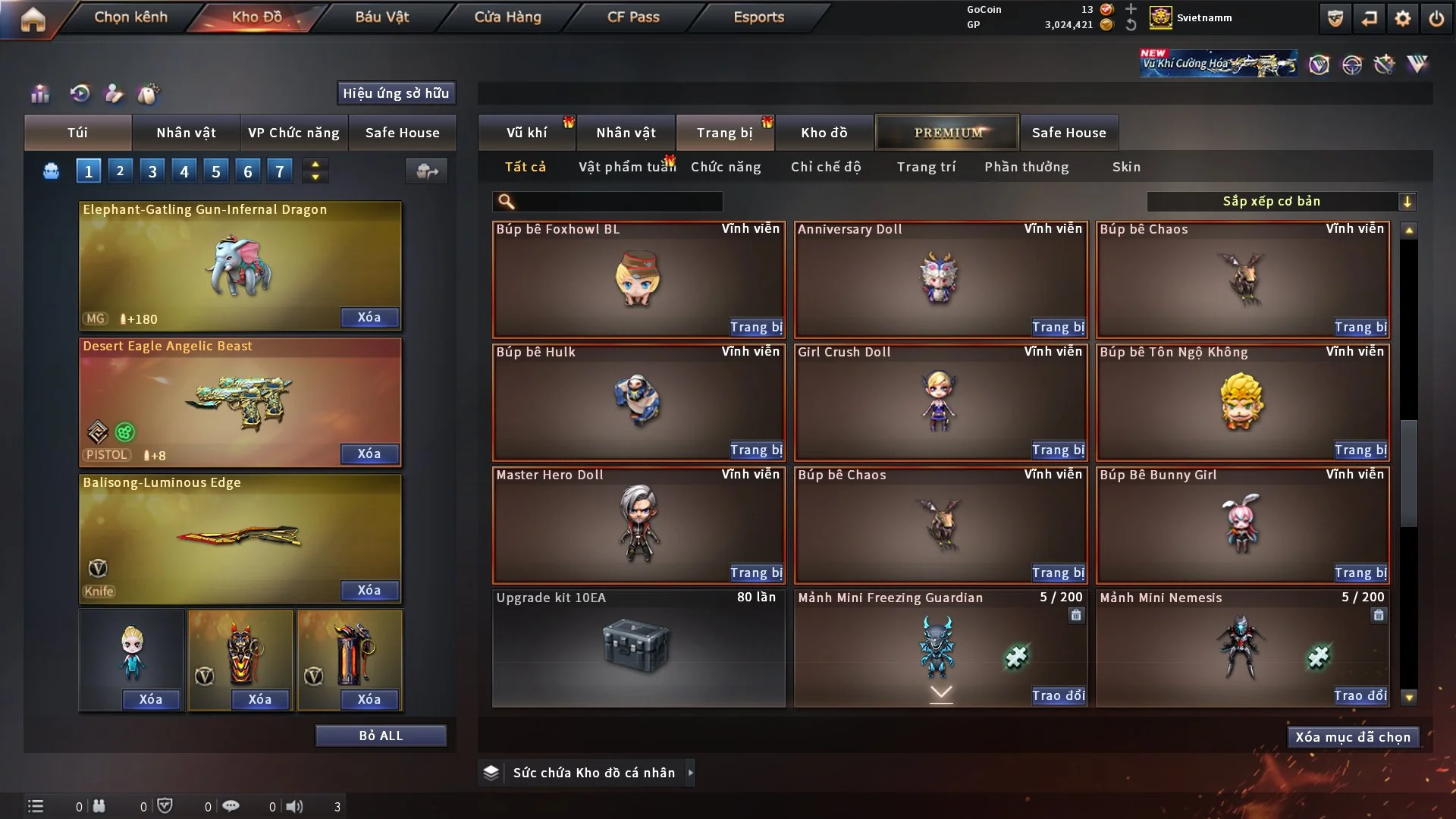
Task: Return to the home lobby icon
Action: [33, 19]
